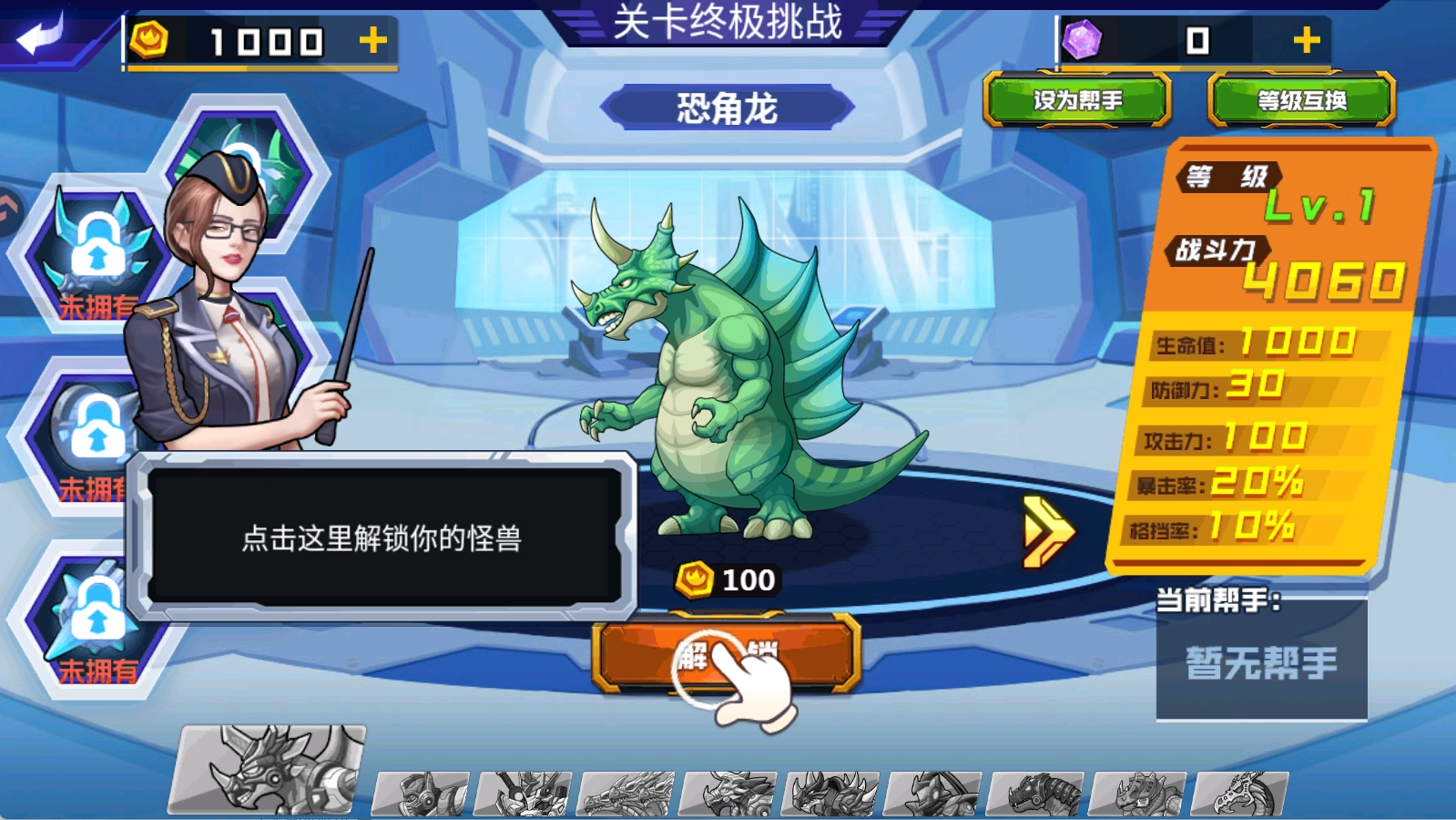The image size is (1456, 820).
Task: Tap the 解锁 unlock button
Action: pos(728,651)
